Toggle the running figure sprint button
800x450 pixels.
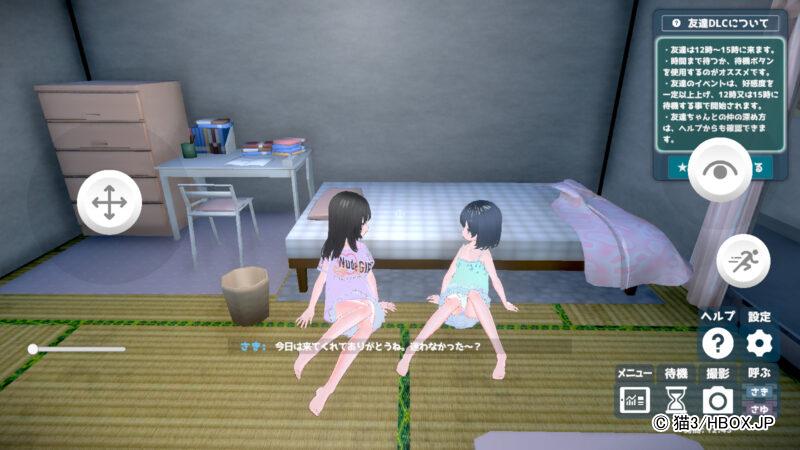[x=743, y=259]
